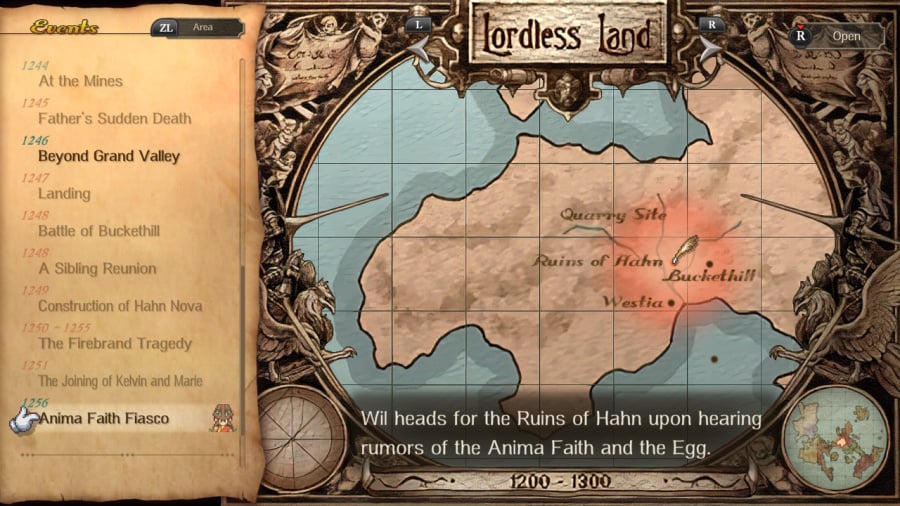This screenshot has height=506, width=900.
Task: Select A Sibling Reunion event
Action: point(97,269)
